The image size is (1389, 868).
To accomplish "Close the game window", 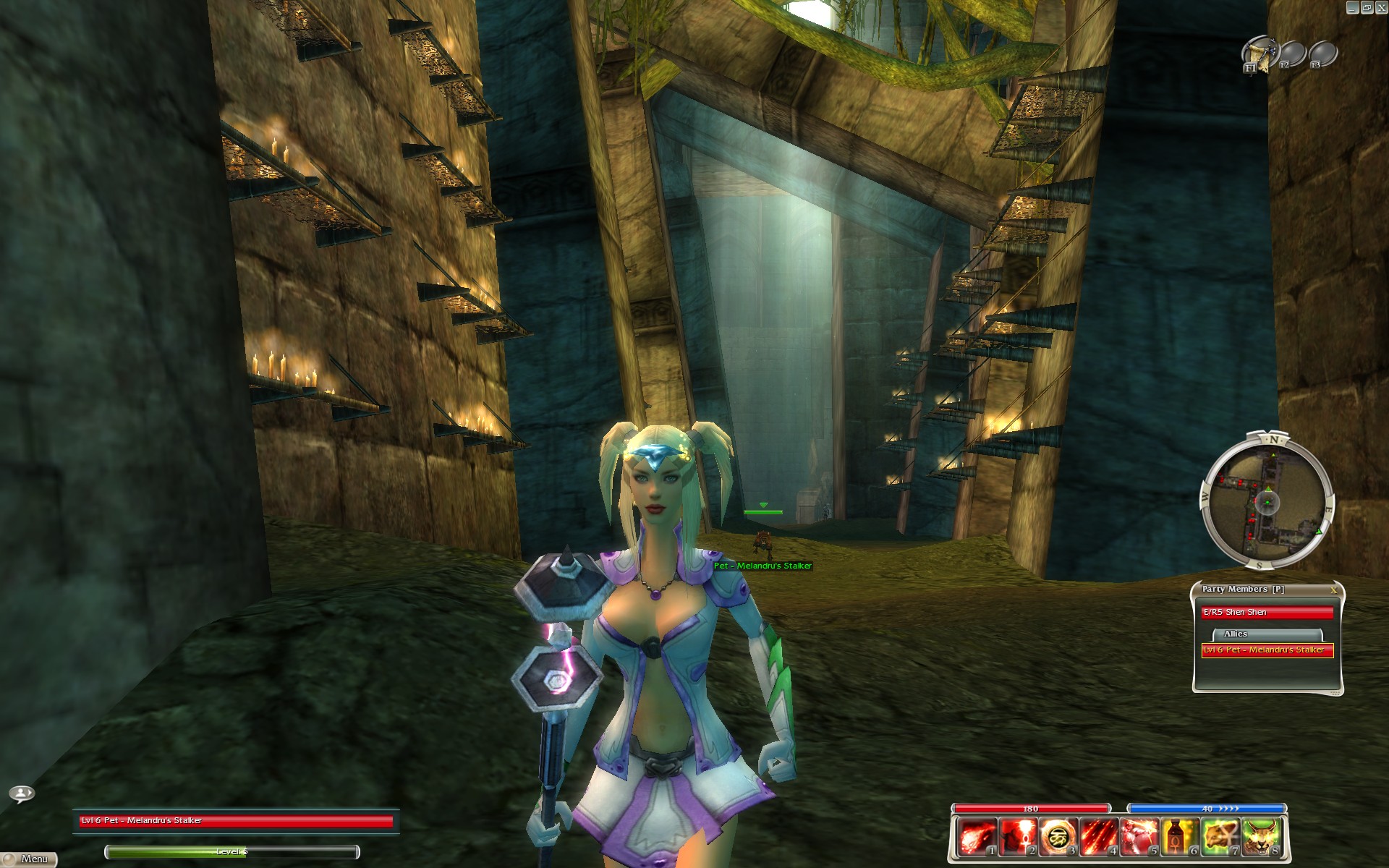I will 1380,7.
